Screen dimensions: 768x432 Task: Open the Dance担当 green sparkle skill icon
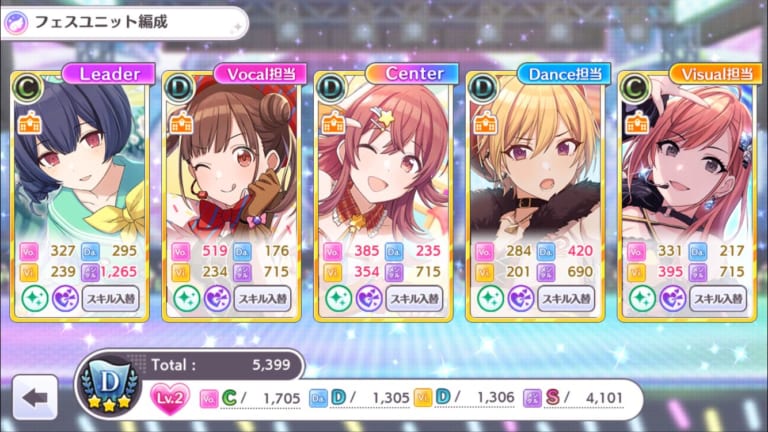490,298
